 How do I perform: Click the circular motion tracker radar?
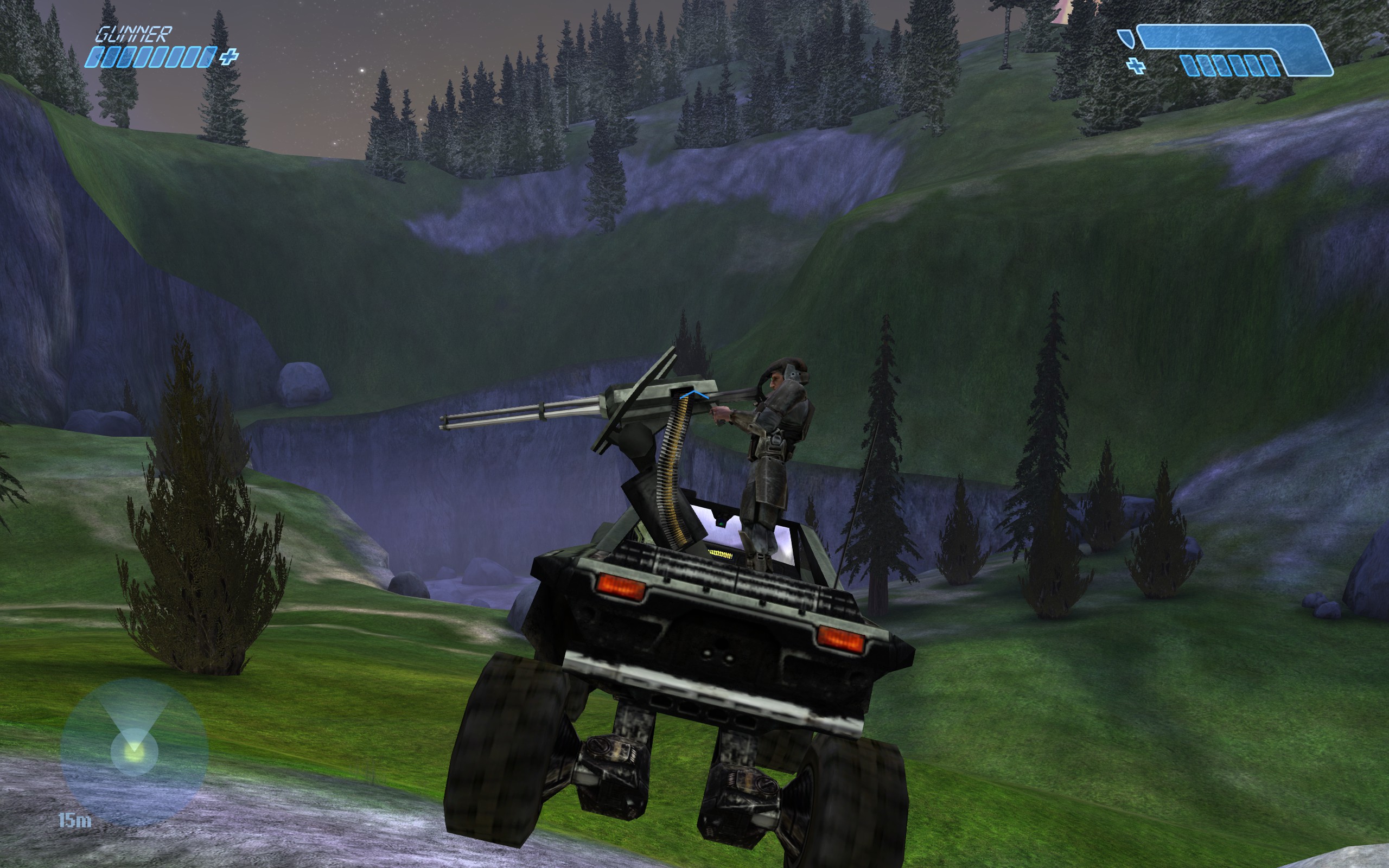tap(133, 751)
